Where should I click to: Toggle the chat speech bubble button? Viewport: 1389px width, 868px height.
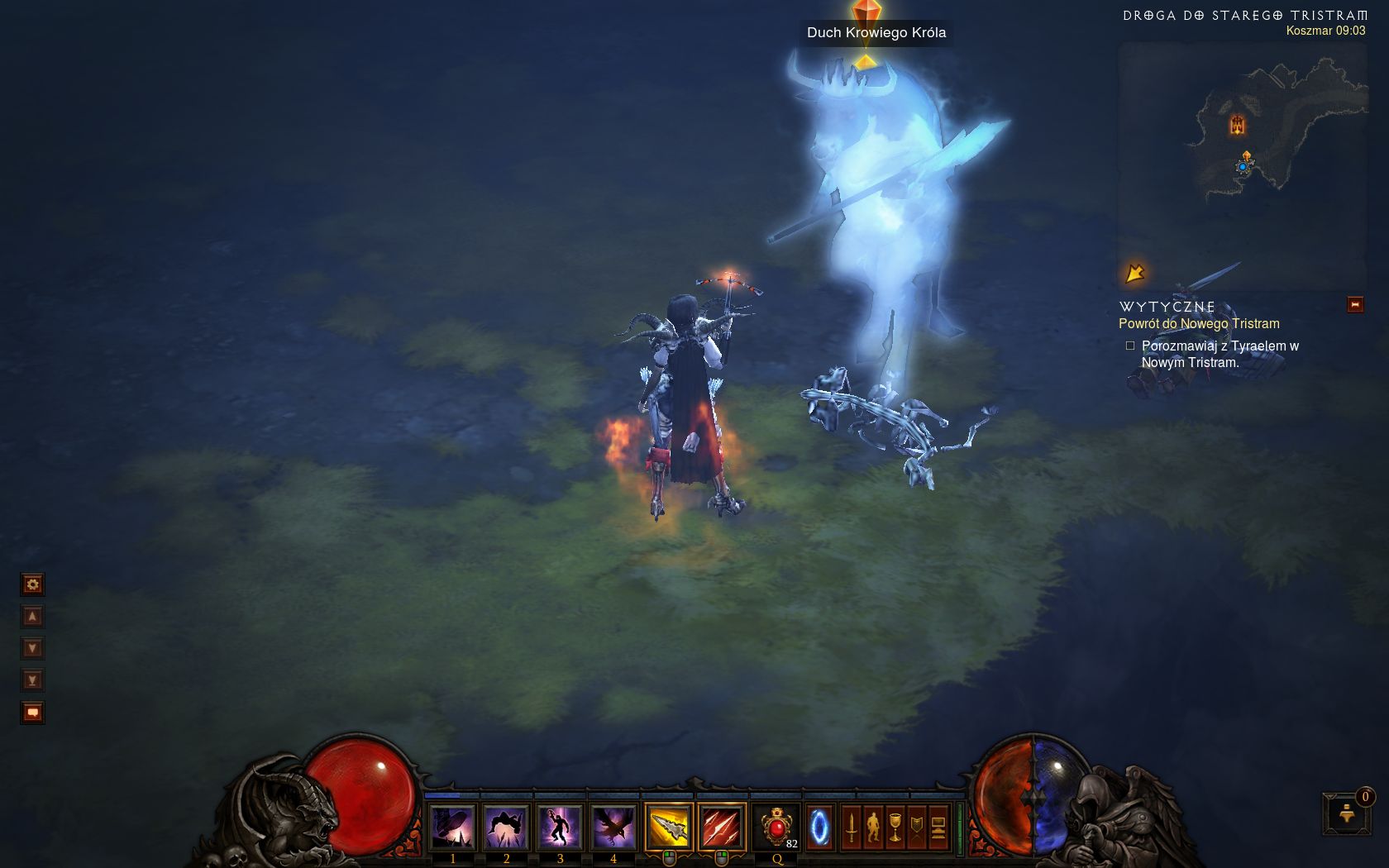pos(32,713)
